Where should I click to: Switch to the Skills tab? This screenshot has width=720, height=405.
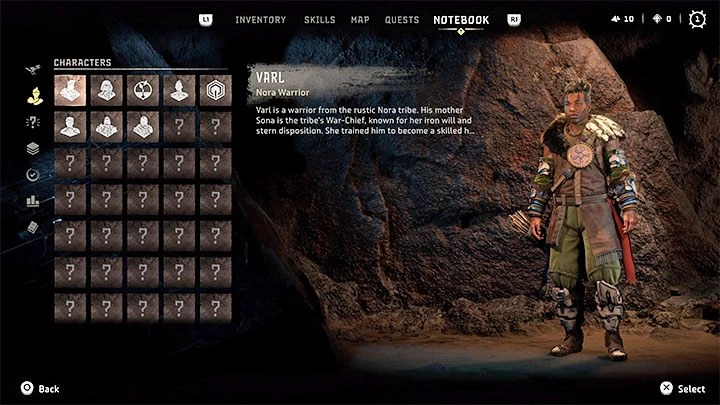click(x=319, y=19)
